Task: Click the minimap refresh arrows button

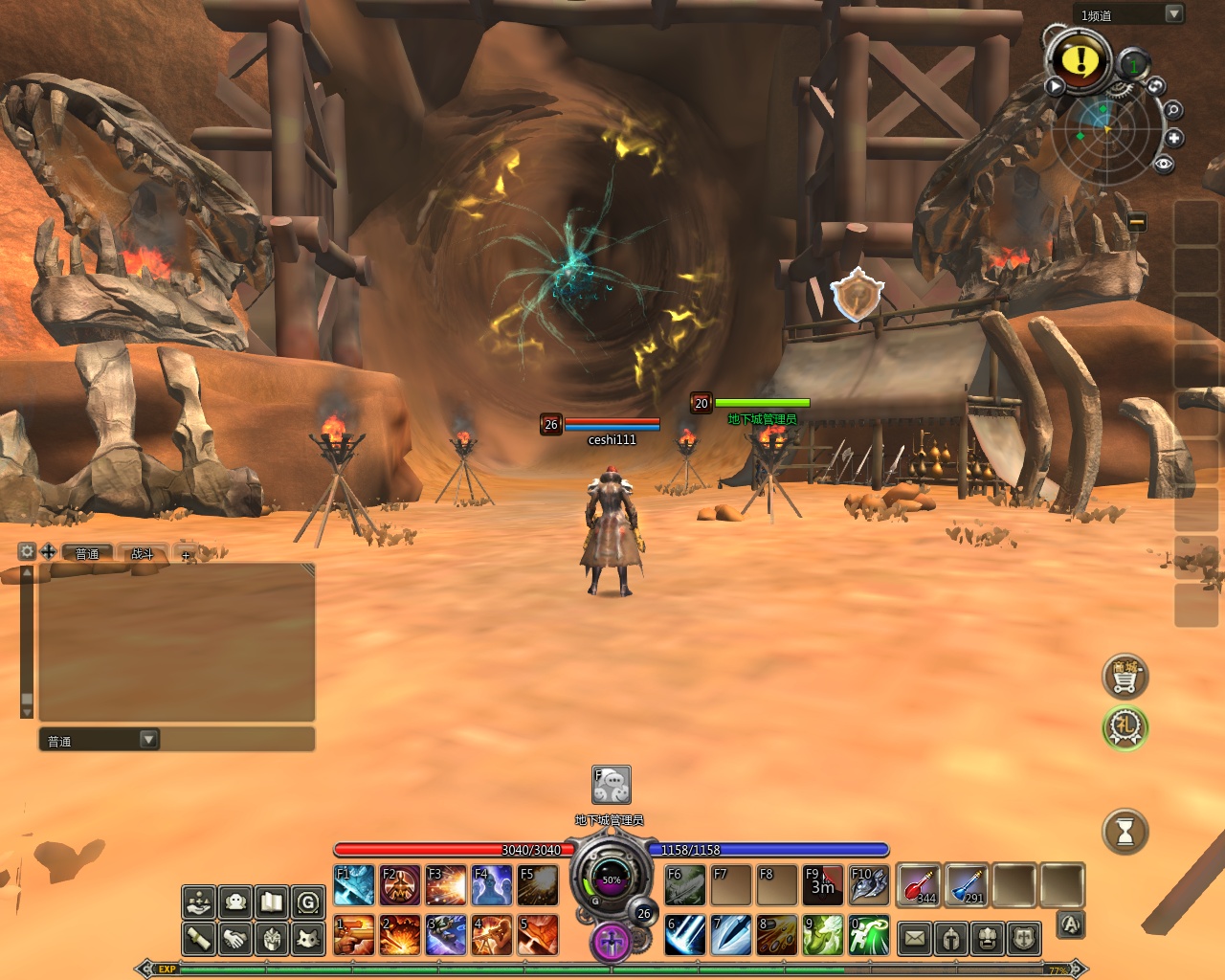Action: [x=1156, y=86]
